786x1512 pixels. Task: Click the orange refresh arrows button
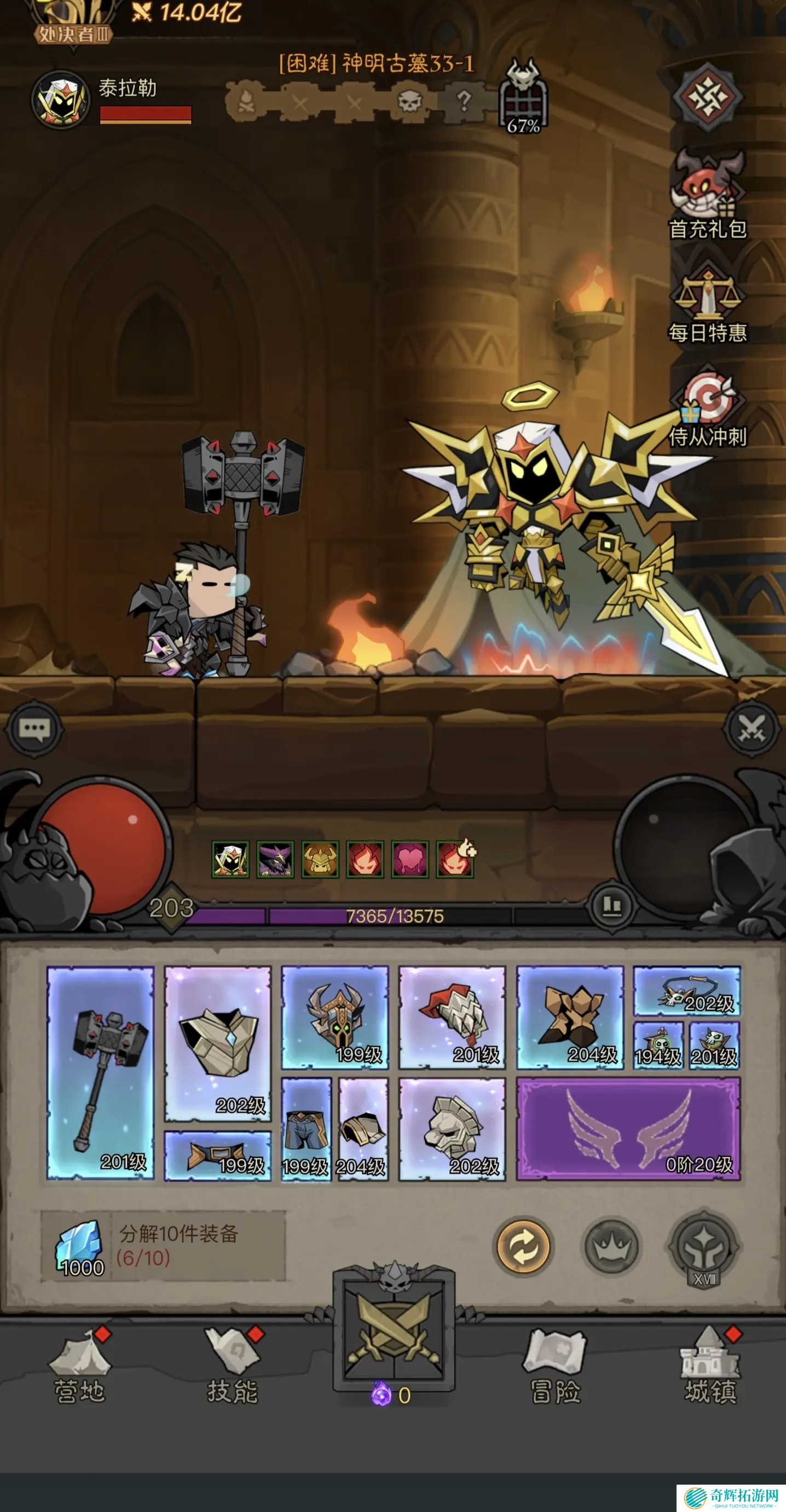(523, 1248)
